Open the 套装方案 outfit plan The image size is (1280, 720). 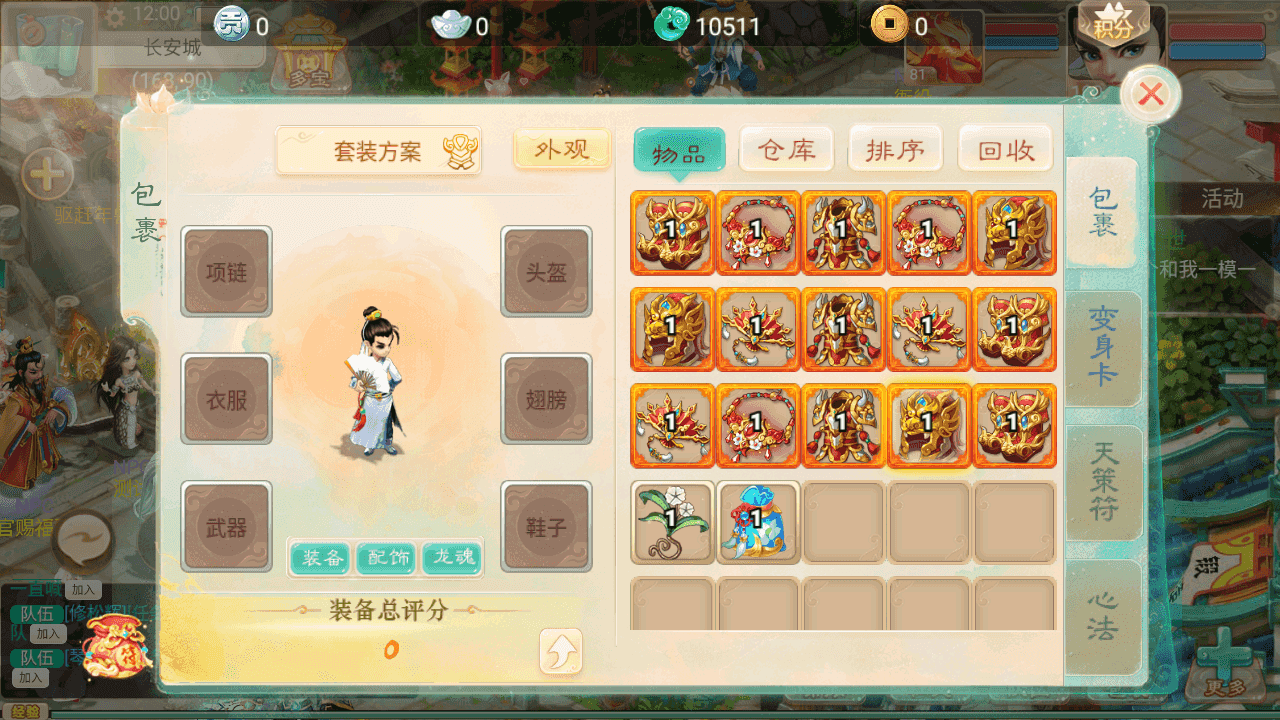[378, 152]
